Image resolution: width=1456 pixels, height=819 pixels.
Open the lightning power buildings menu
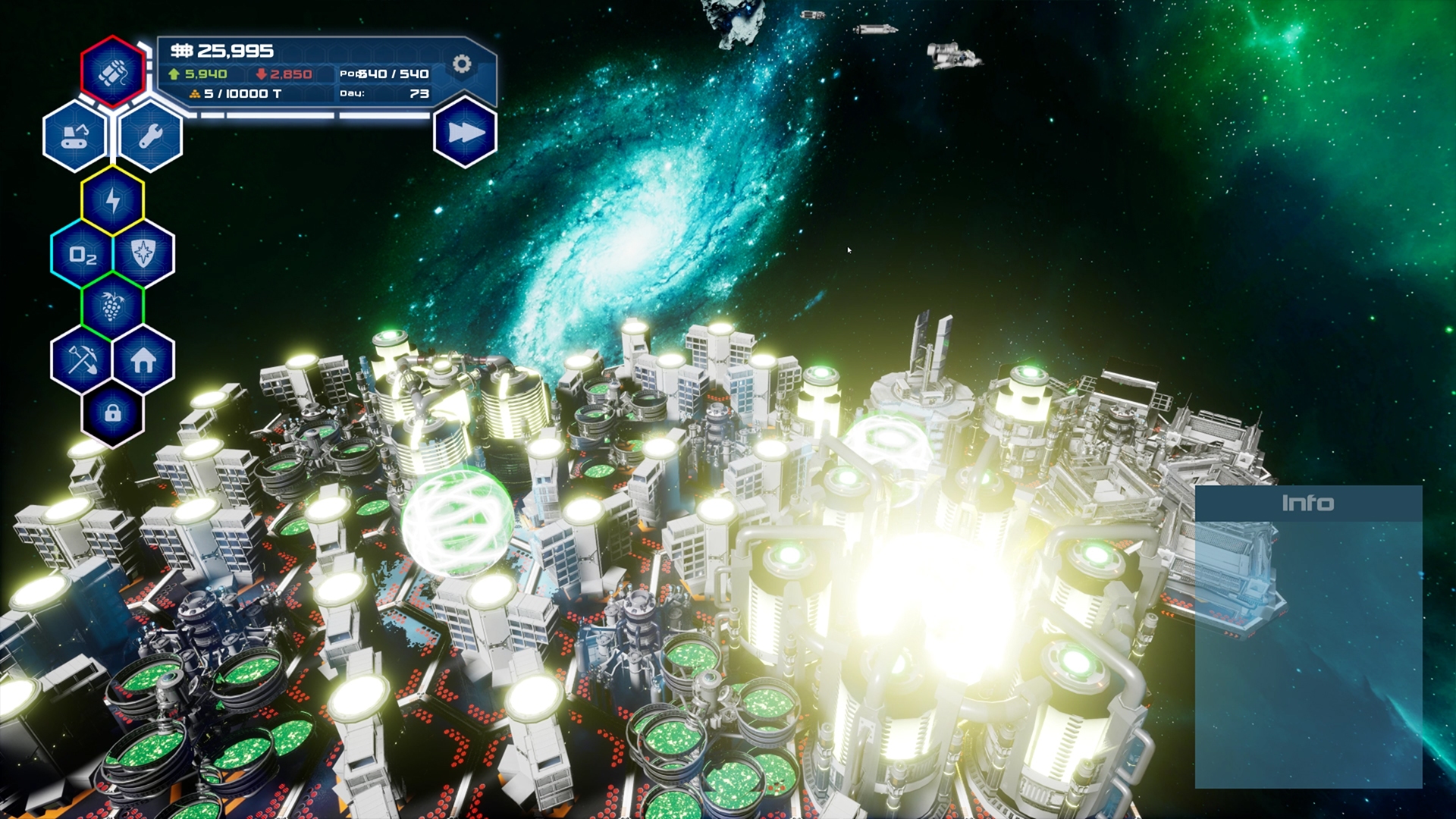(112, 199)
